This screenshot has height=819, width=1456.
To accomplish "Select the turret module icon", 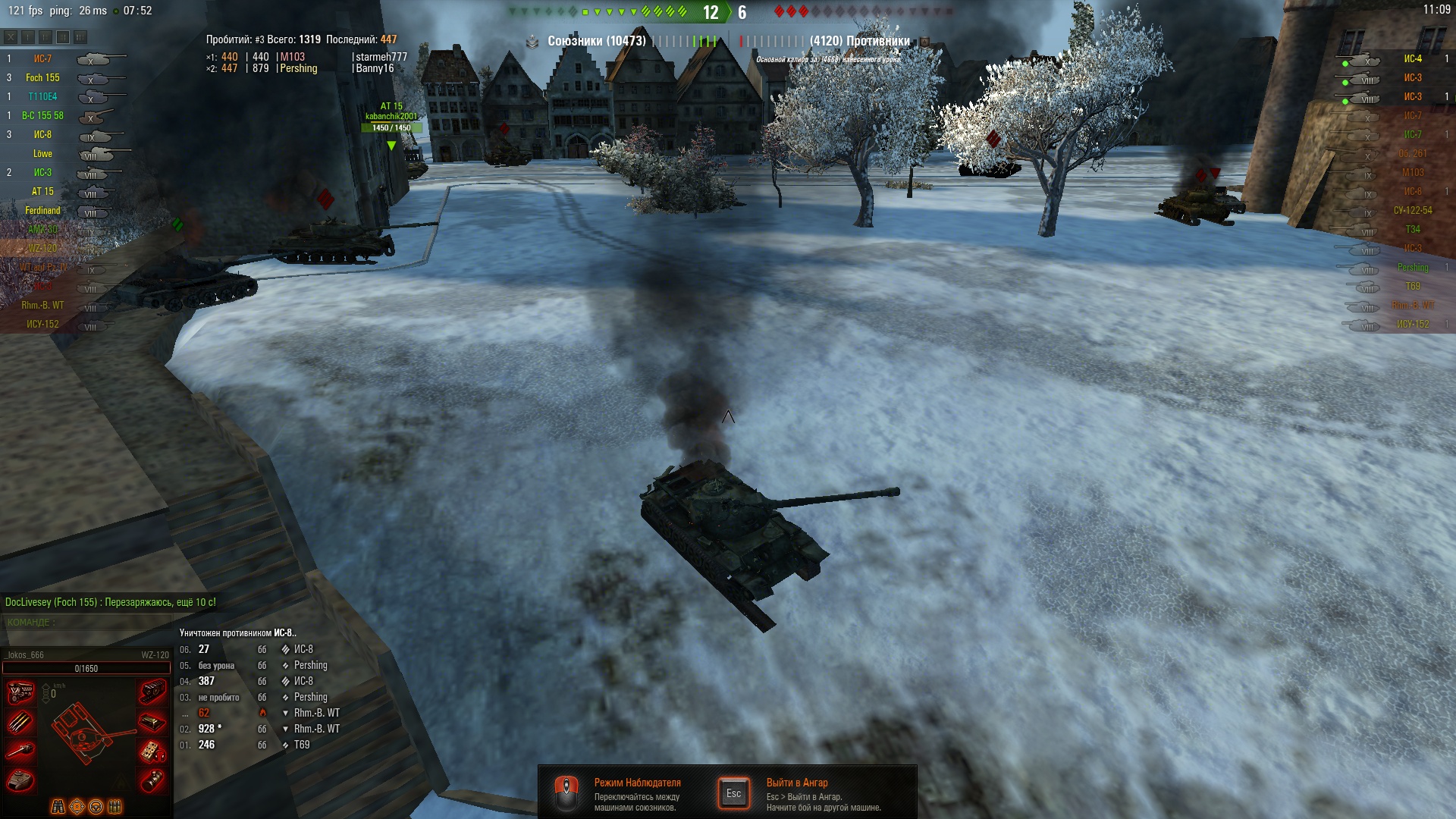I will point(20,780).
